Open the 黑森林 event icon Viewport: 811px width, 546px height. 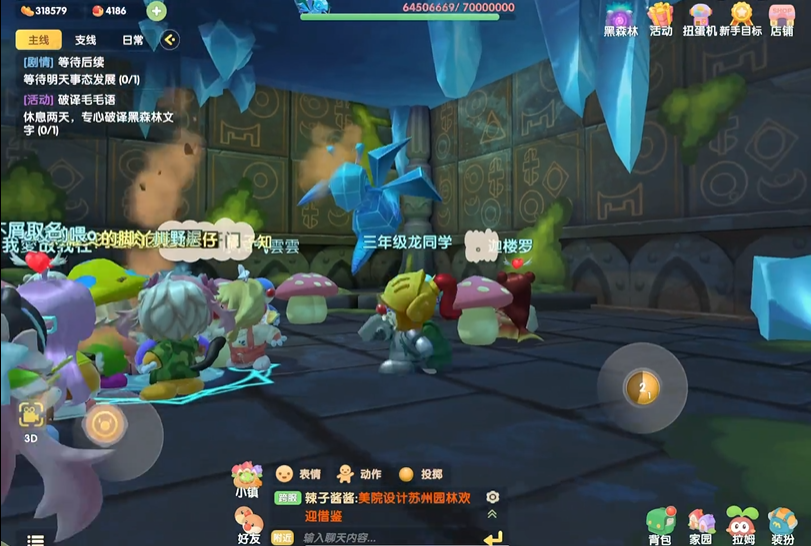[620, 19]
